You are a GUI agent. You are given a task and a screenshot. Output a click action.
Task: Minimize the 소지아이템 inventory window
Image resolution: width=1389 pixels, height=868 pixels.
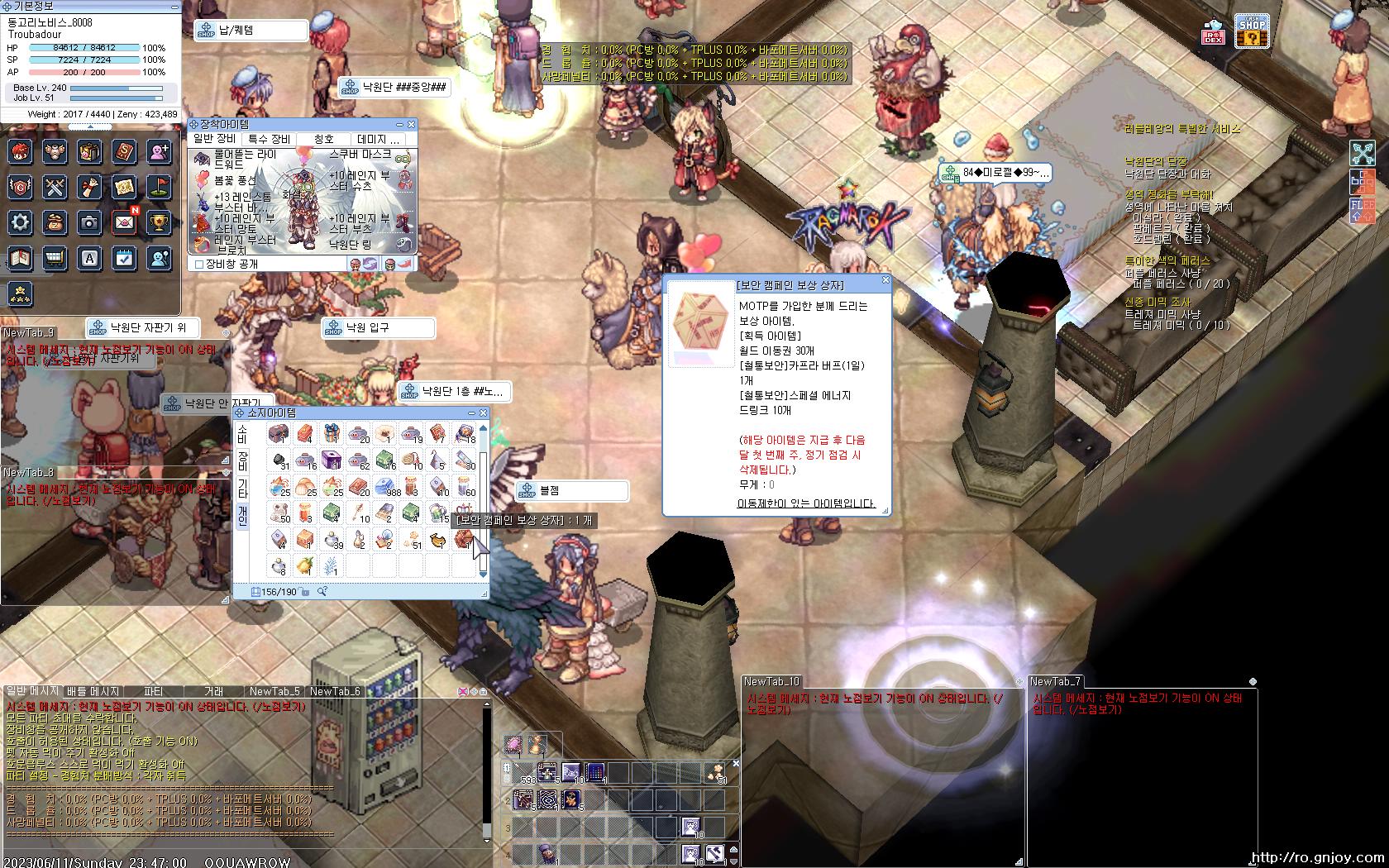pos(472,413)
